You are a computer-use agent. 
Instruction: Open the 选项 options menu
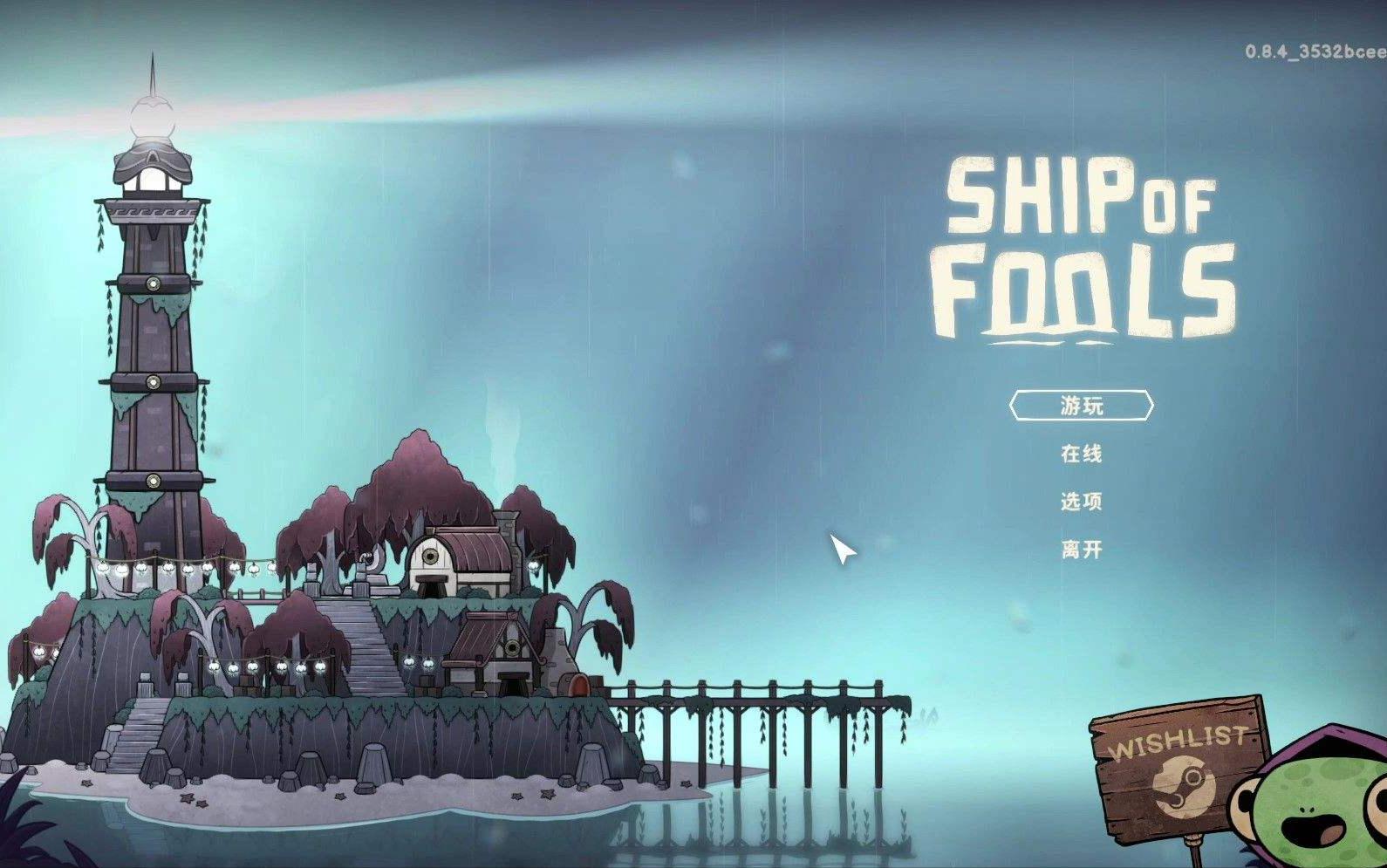1082,502
